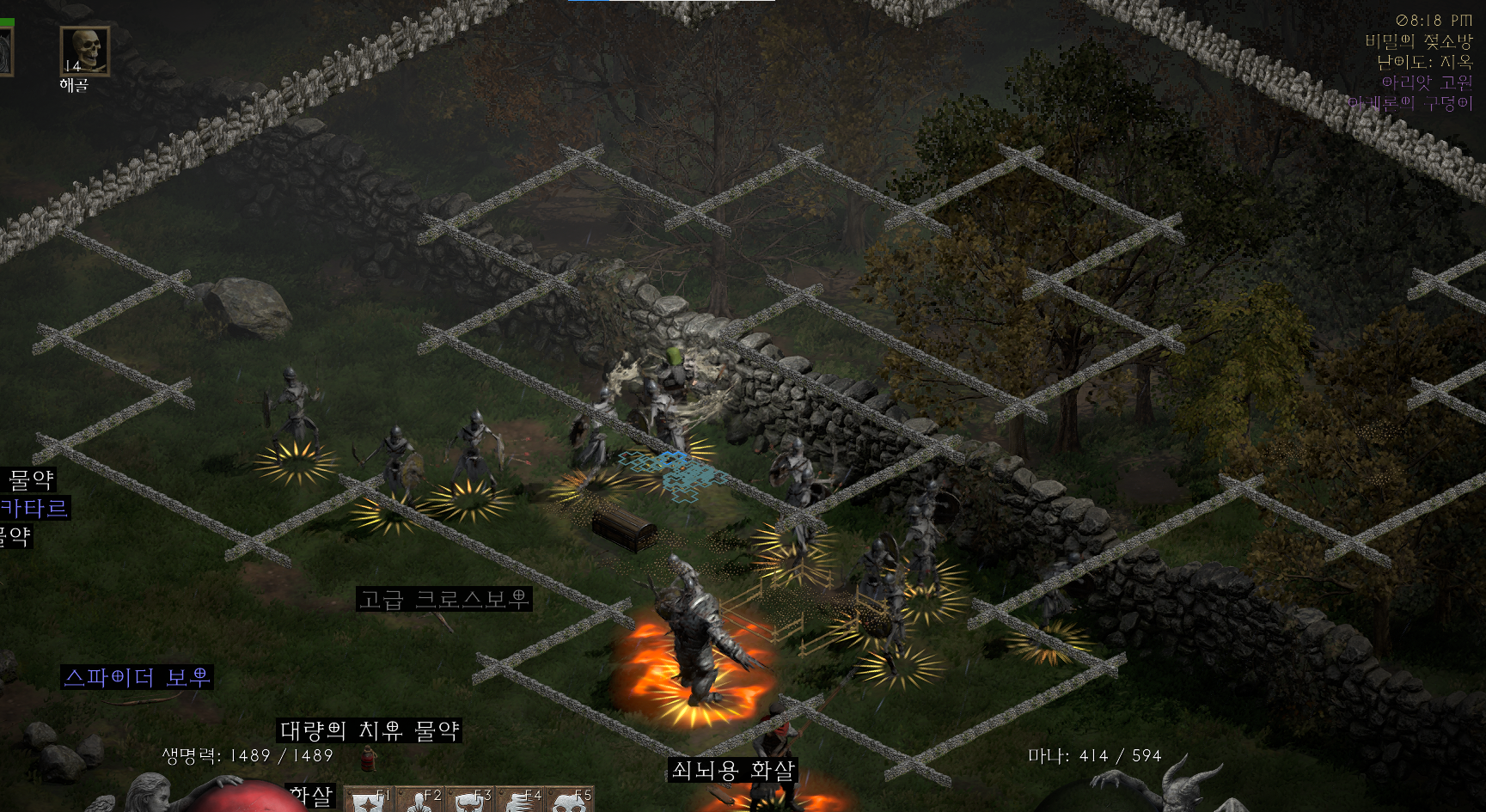Pick up the blue 카타르 item label

pos(34,508)
